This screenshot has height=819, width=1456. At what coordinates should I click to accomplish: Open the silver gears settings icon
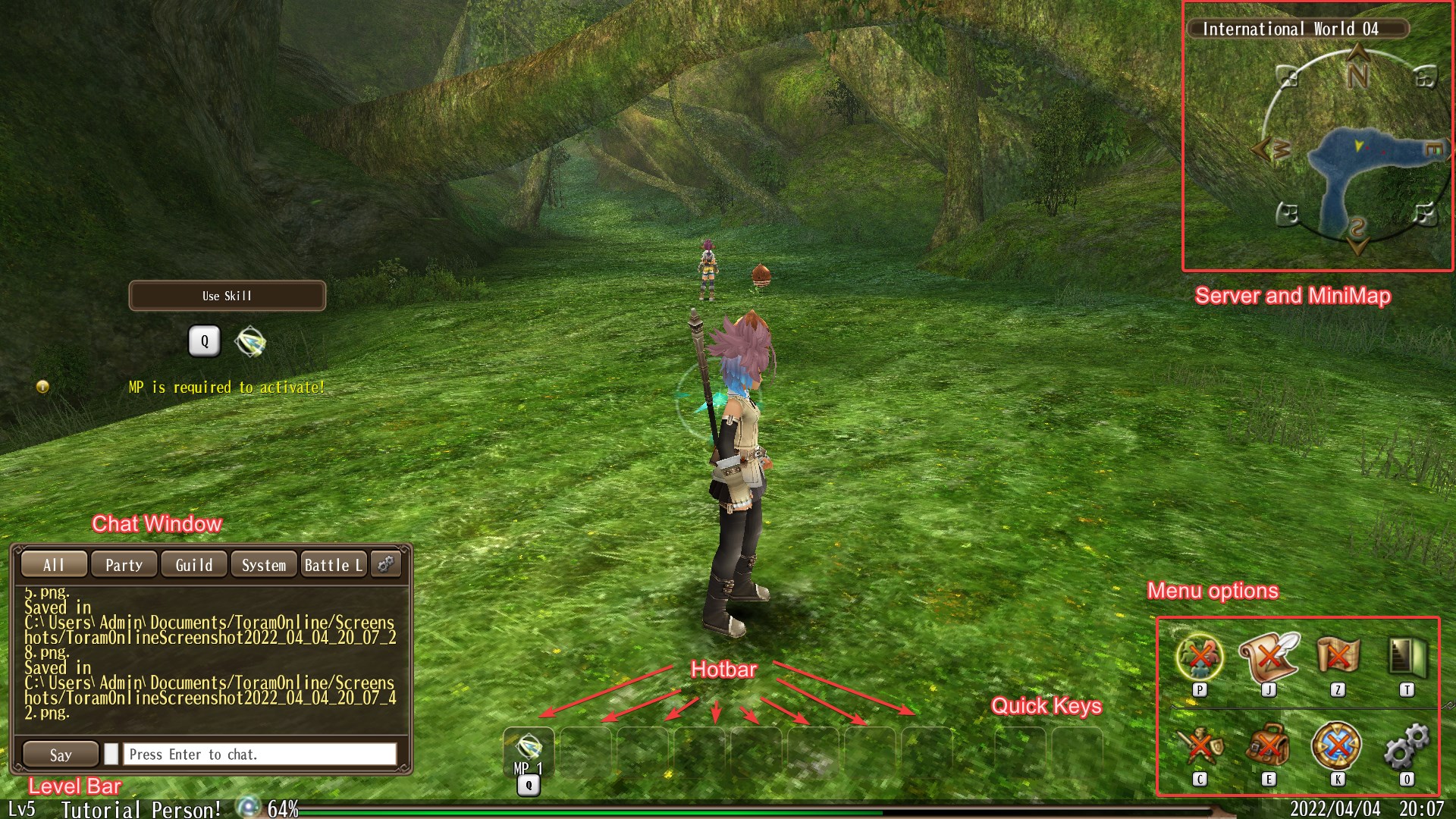1407,746
